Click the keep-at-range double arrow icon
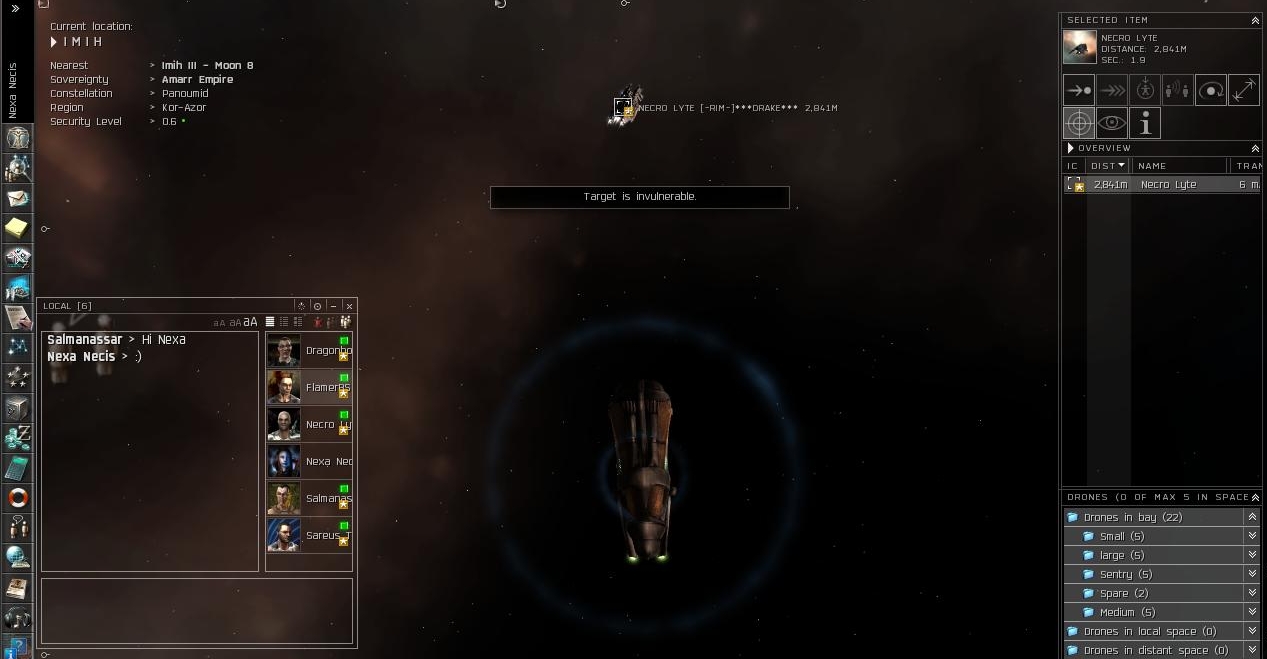1267x659 pixels. 1244,90
